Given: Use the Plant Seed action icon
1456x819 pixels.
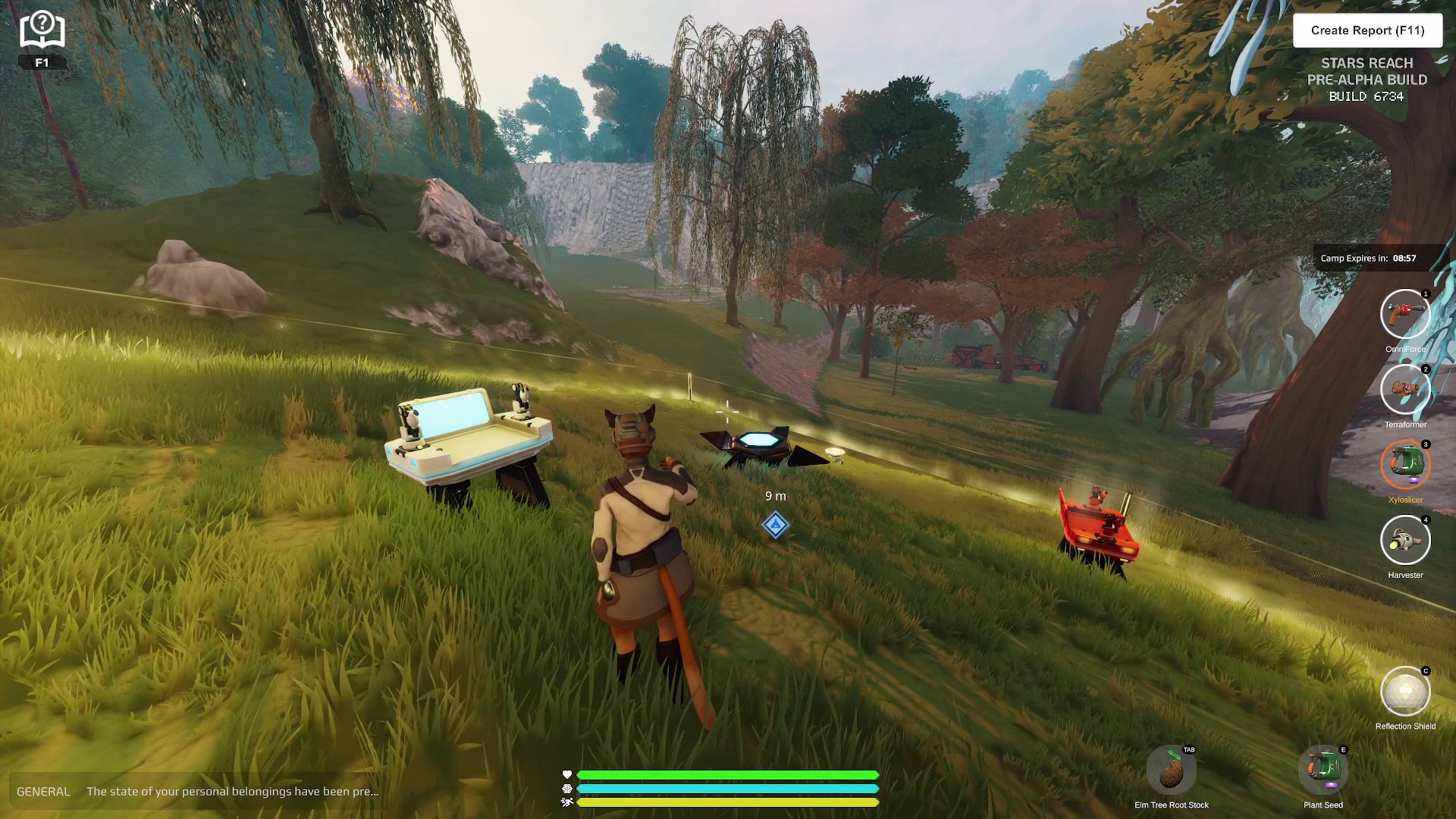Looking at the screenshot, I should pos(1323,770).
